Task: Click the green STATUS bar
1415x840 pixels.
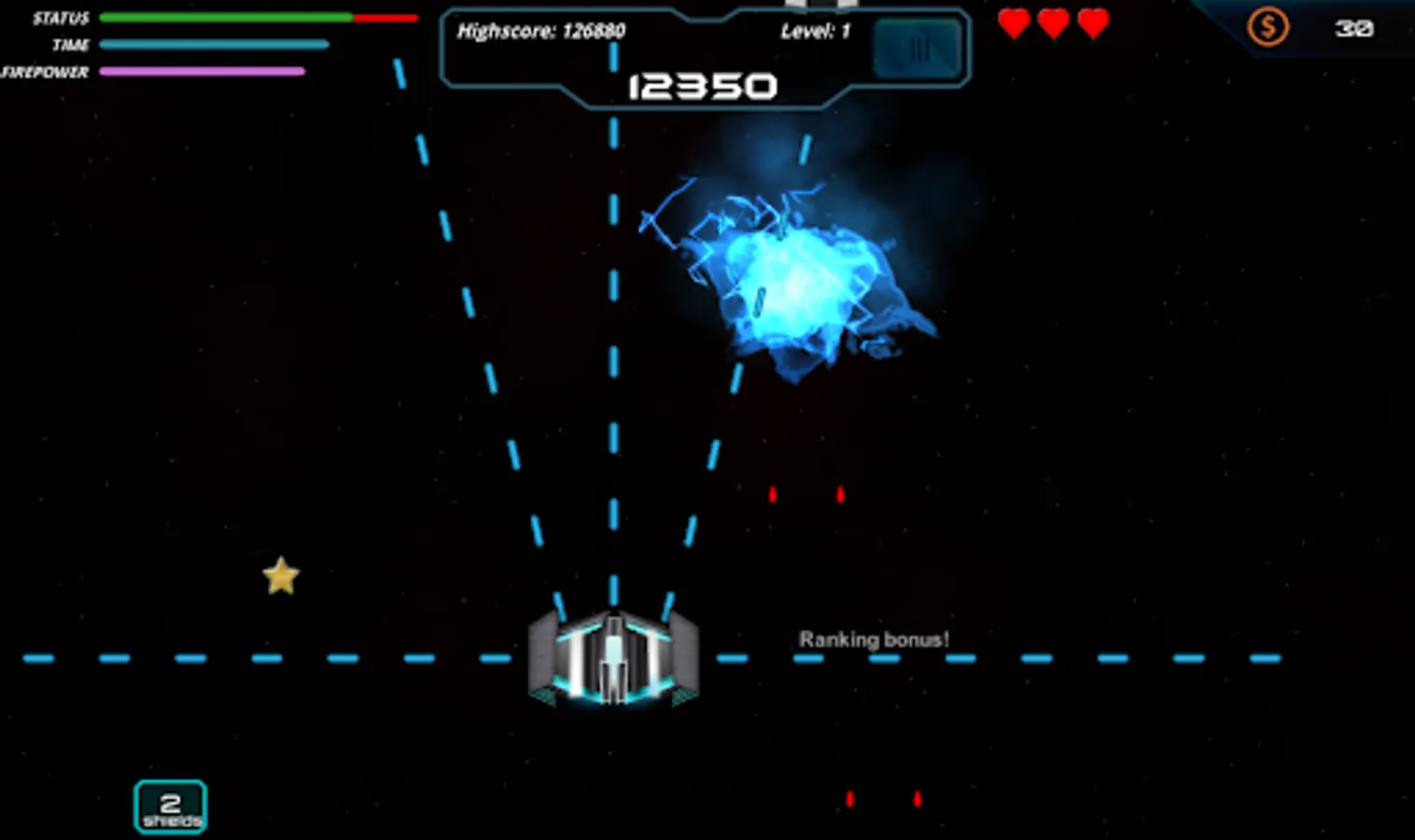Action: (224, 17)
